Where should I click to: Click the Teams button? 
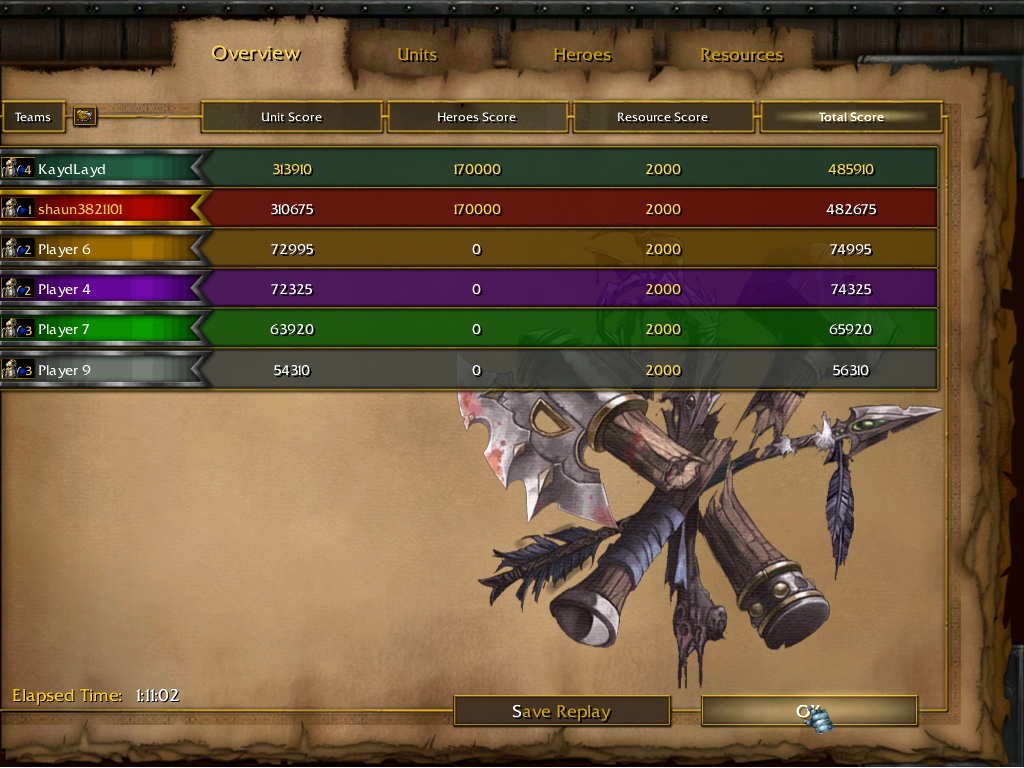33,117
